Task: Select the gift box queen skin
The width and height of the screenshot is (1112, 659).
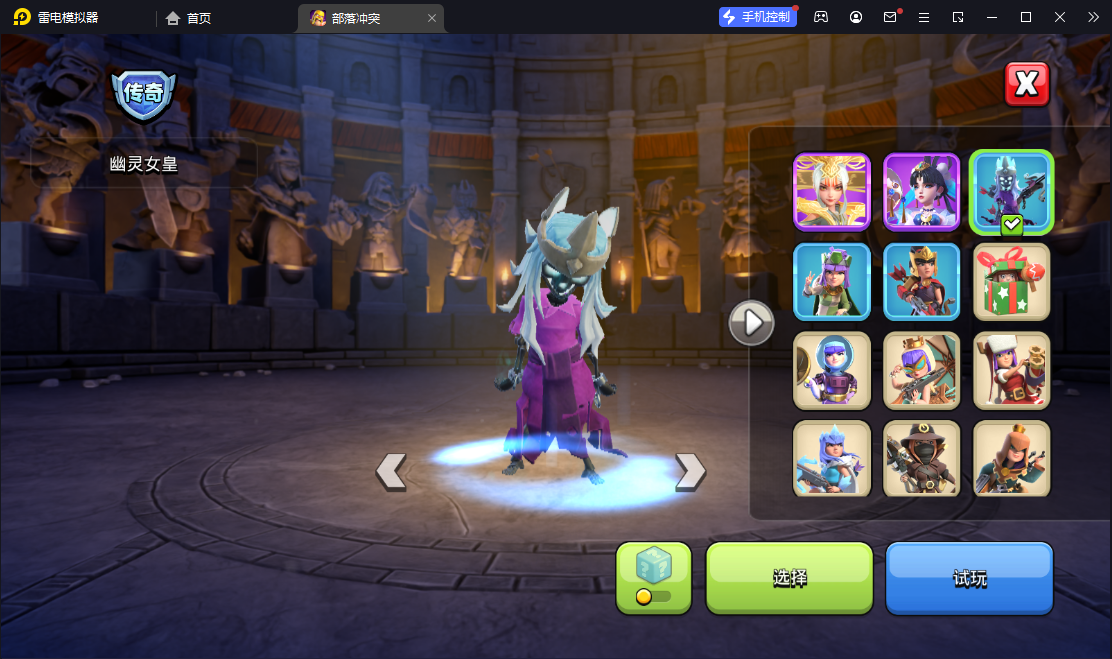Action: tap(1011, 281)
